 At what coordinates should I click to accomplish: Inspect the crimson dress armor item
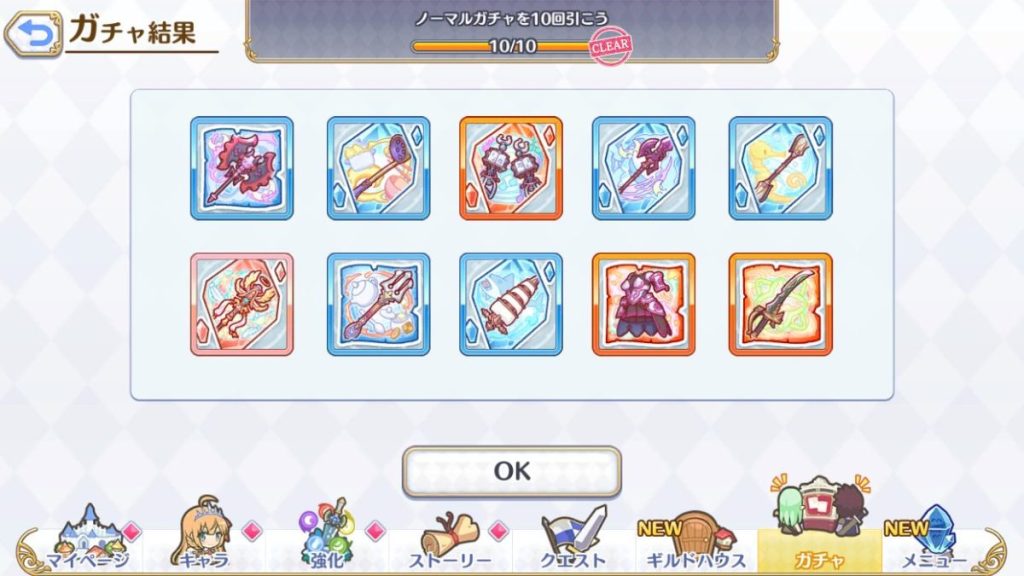pos(644,304)
